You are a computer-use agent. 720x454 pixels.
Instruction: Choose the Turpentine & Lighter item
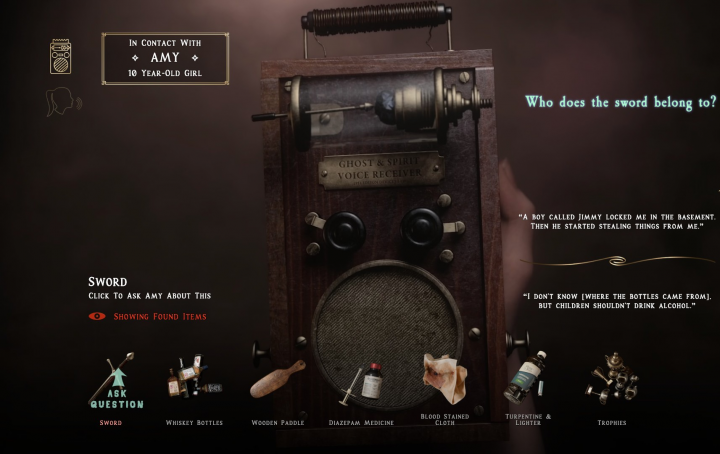[527, 378]
